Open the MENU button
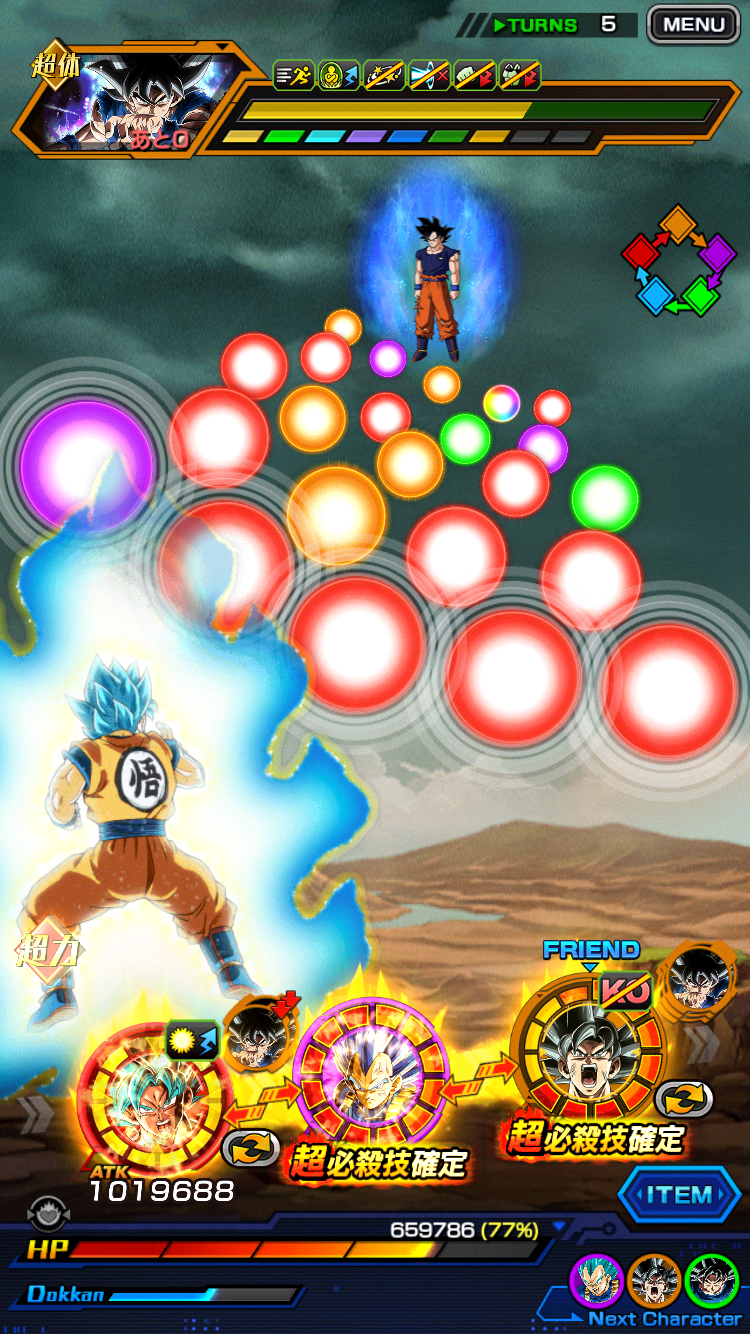This screenshot has height=1334, width=750. (x=692, y=24)
